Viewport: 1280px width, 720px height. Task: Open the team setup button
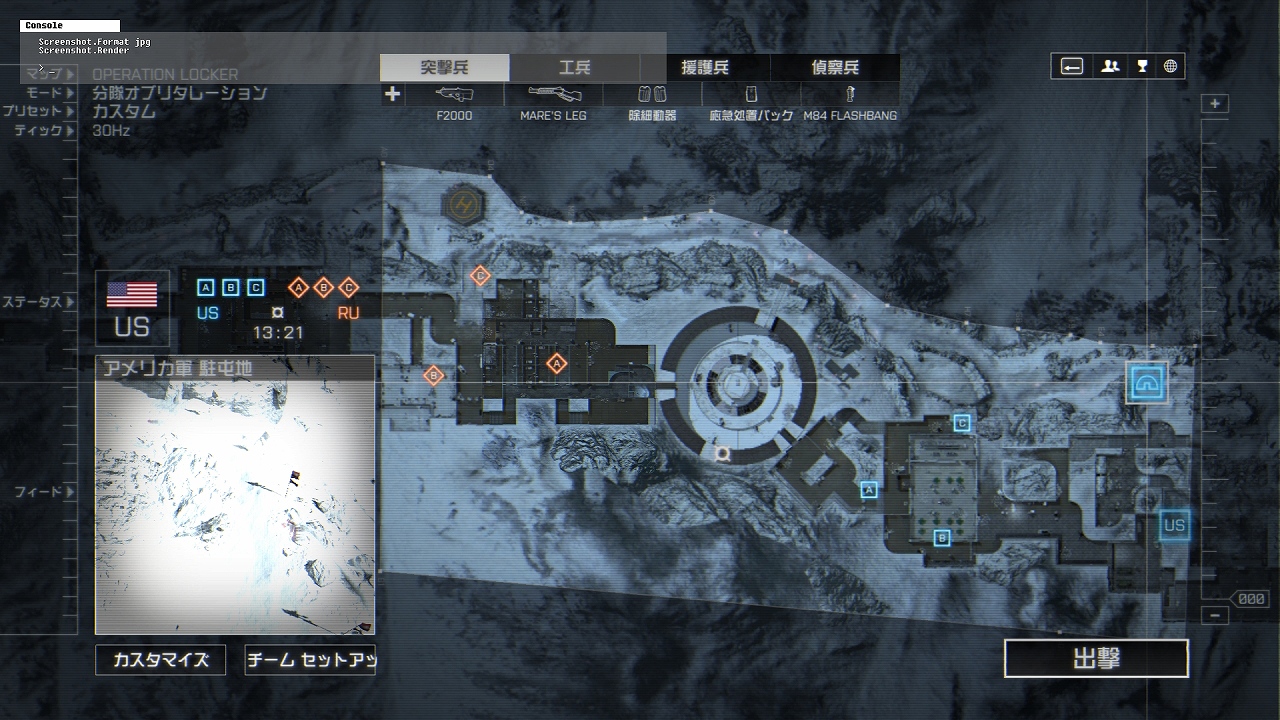coord(310,660)
